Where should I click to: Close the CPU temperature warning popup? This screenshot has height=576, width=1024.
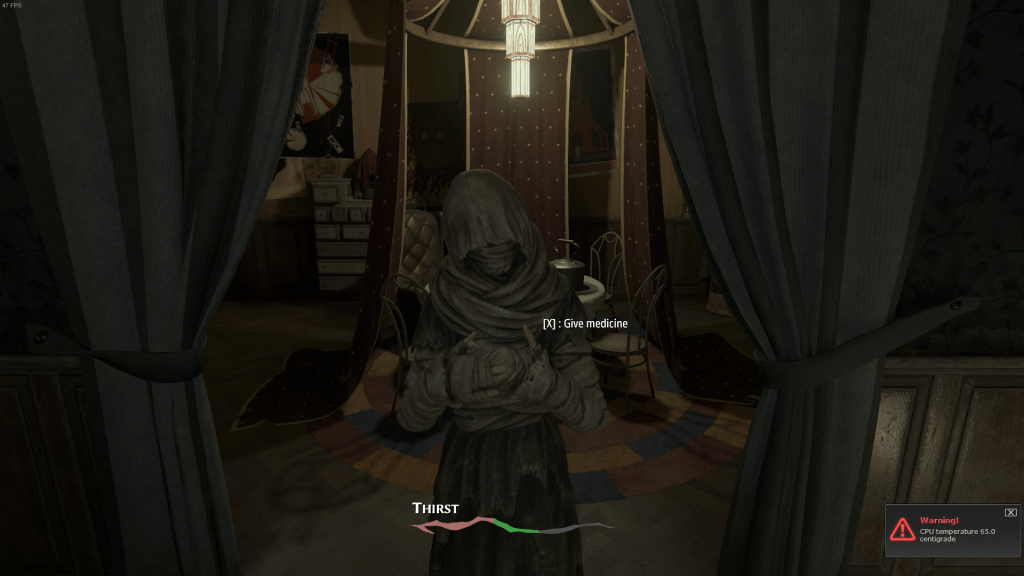click(1010, 512)
